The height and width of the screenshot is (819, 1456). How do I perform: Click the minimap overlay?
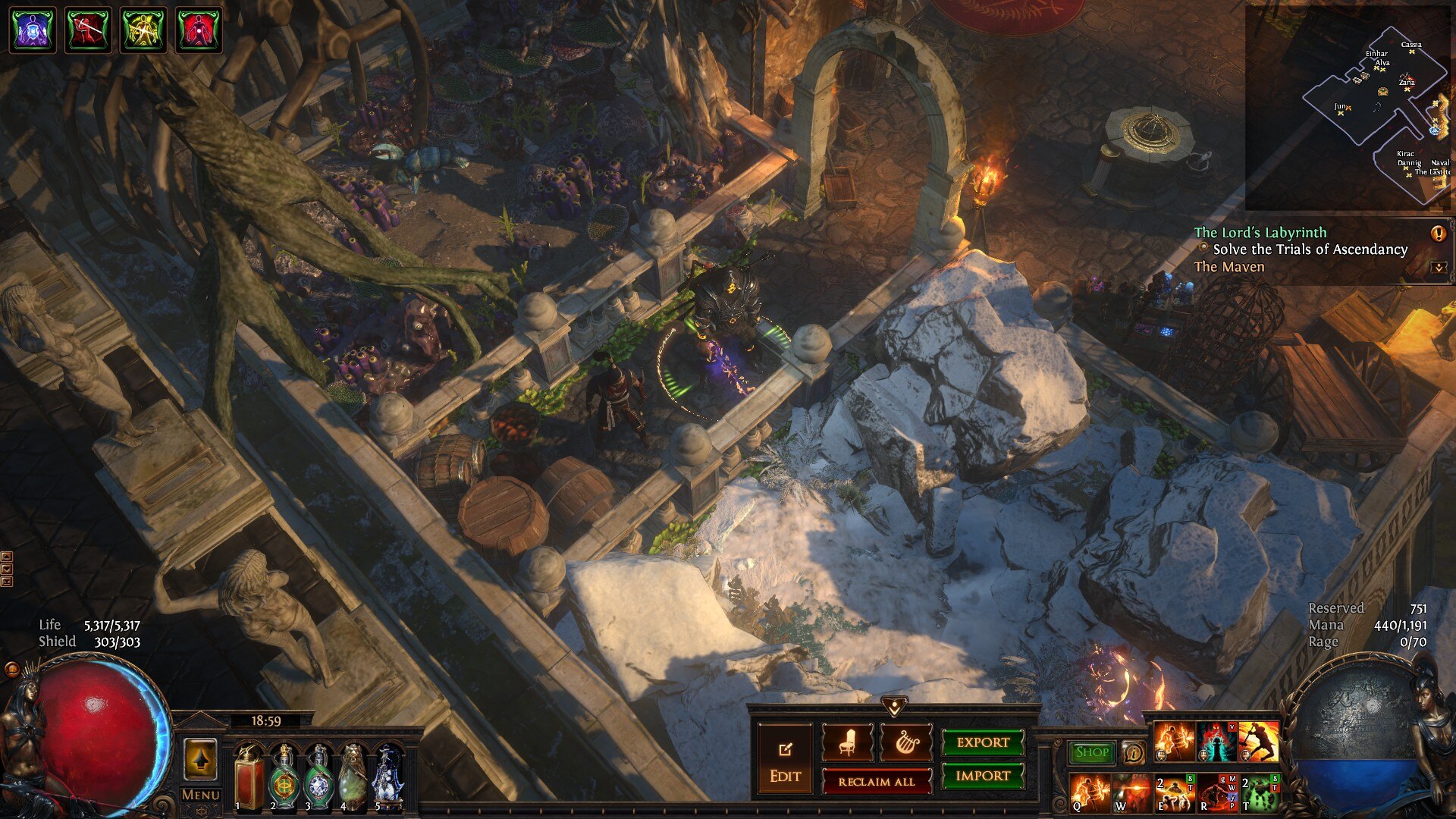tap(1348, 108)
